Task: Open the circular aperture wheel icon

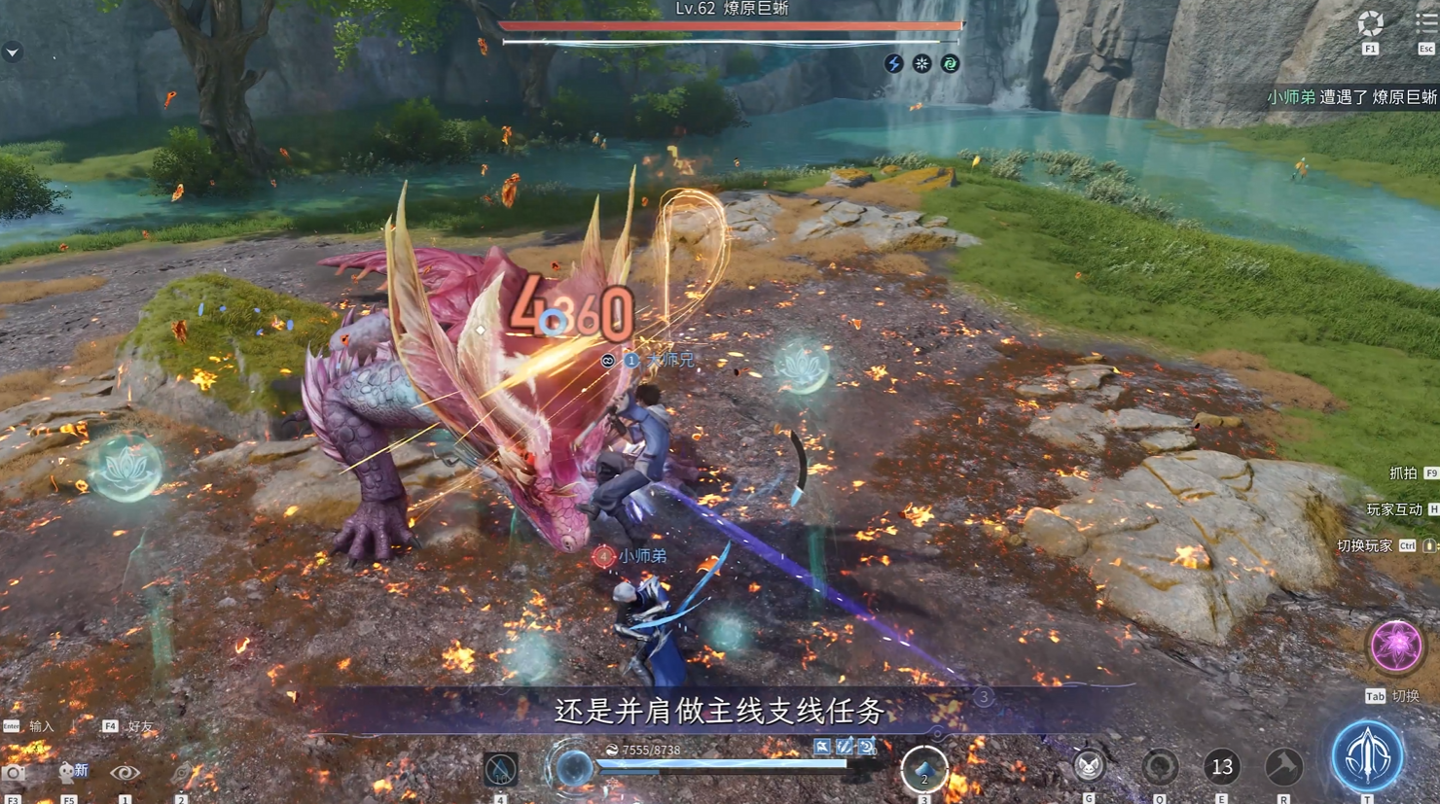Action: (1370, 23)
